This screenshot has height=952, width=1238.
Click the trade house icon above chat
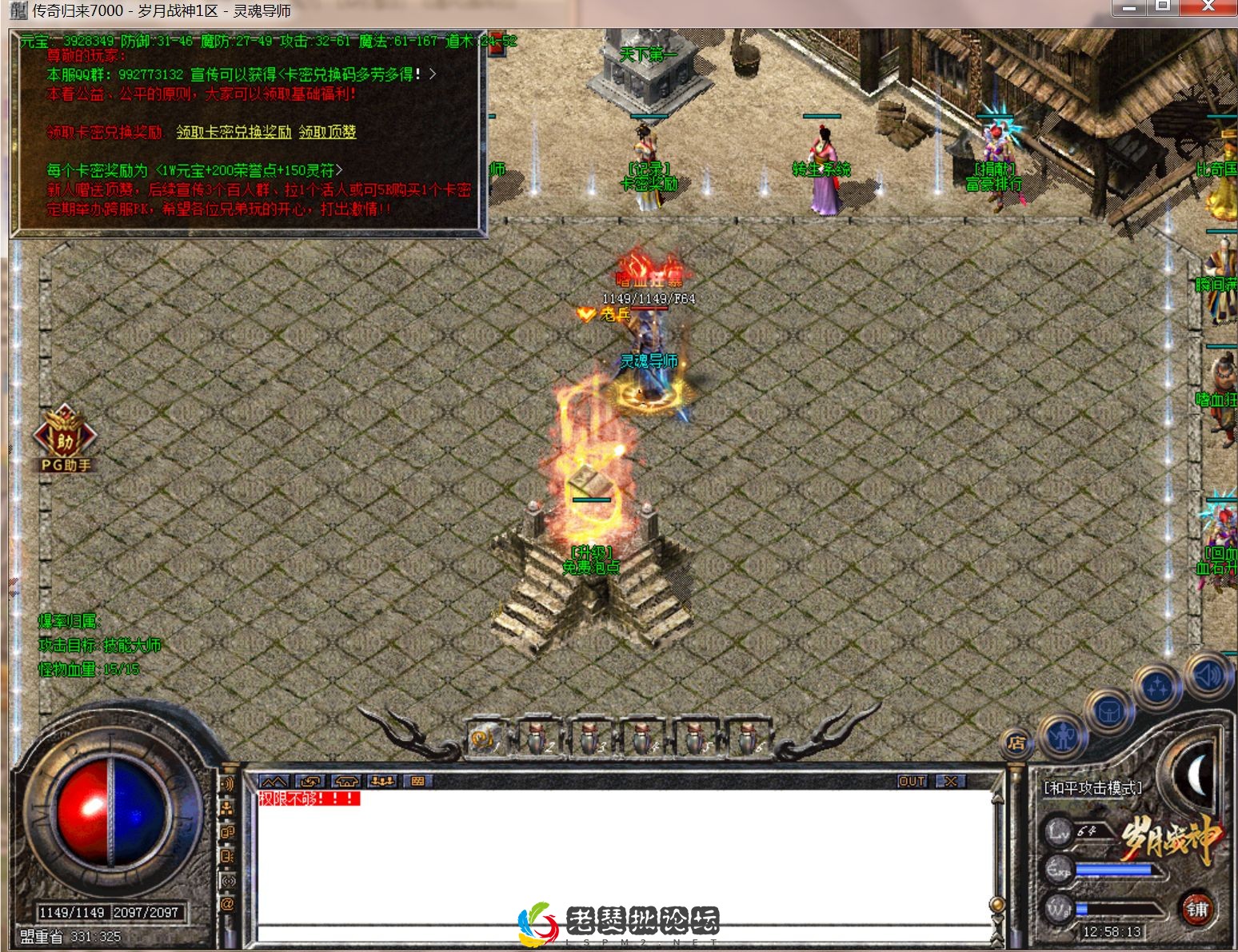click(345, 781)
